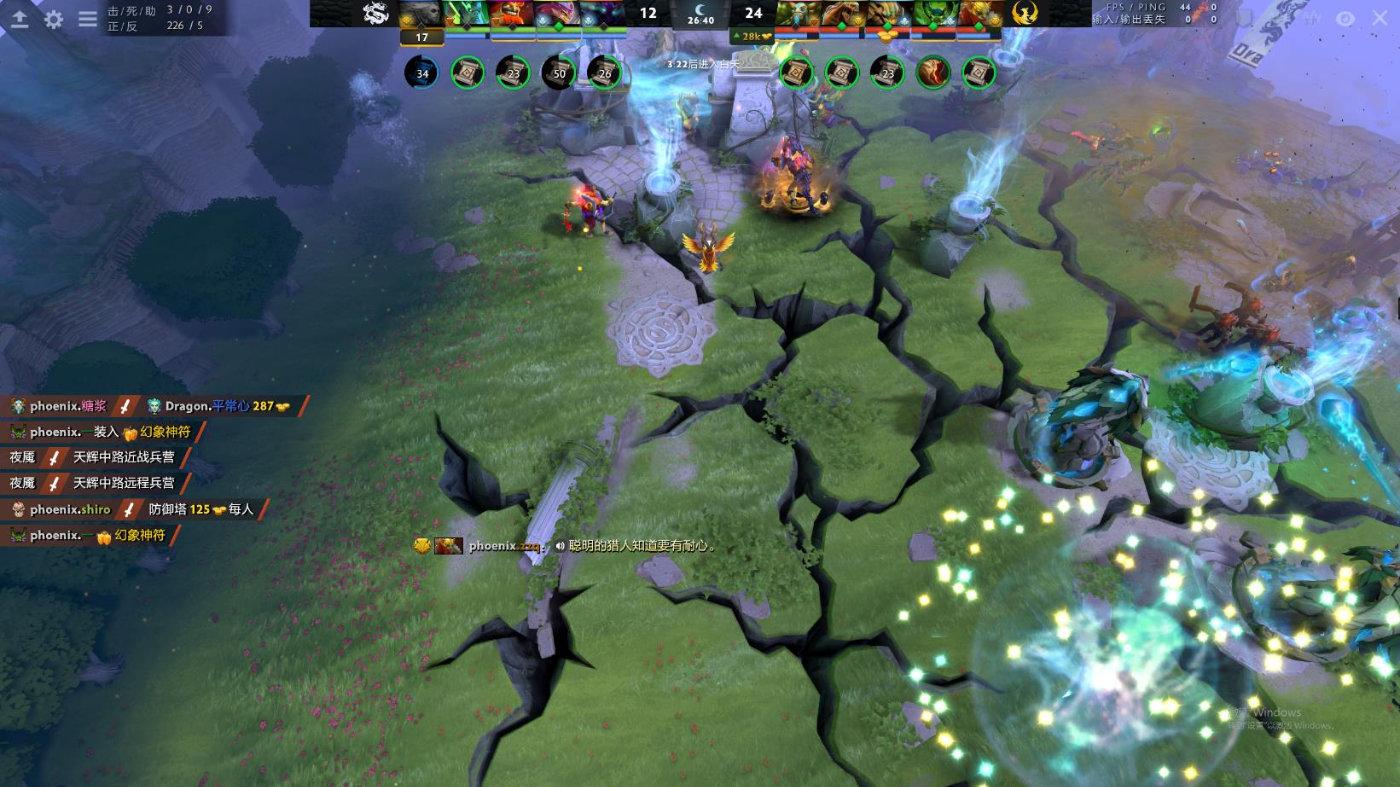1400x787 pixels.
Task: Toggle the eye visibility icon
Action: [1345, 18]
